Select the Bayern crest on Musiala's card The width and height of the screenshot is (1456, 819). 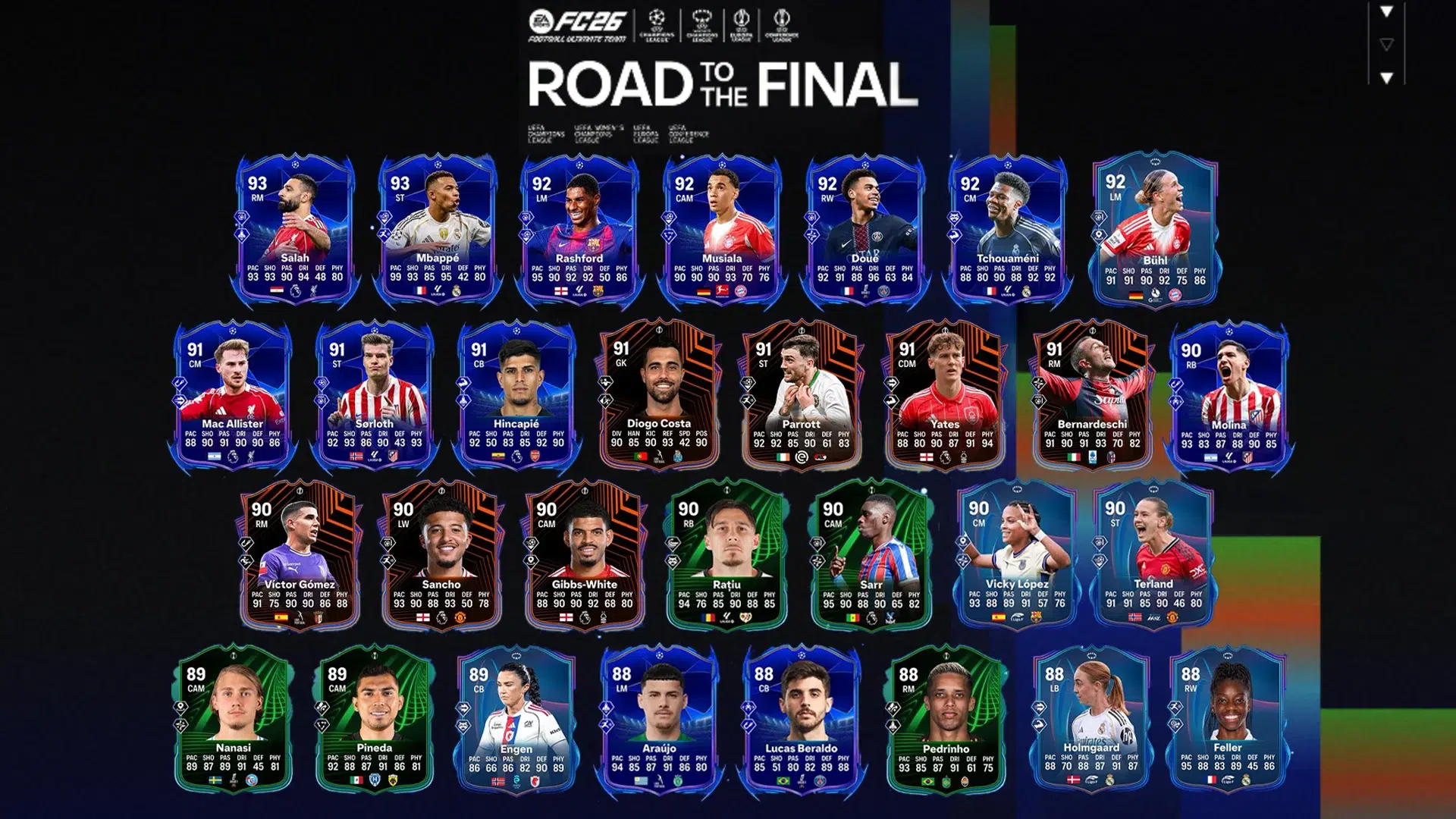[740, 291]
